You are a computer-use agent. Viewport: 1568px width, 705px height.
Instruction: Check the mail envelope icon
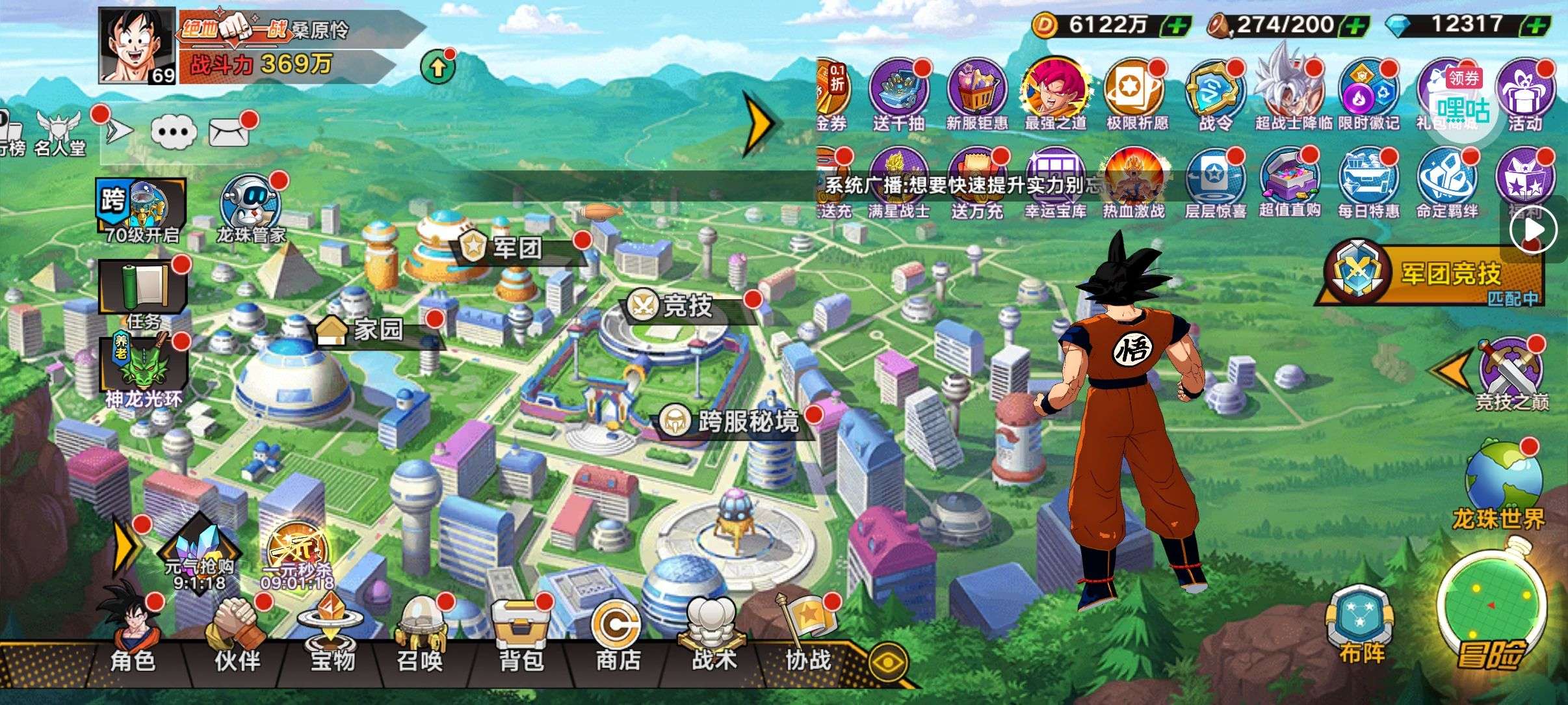point(229,133)
